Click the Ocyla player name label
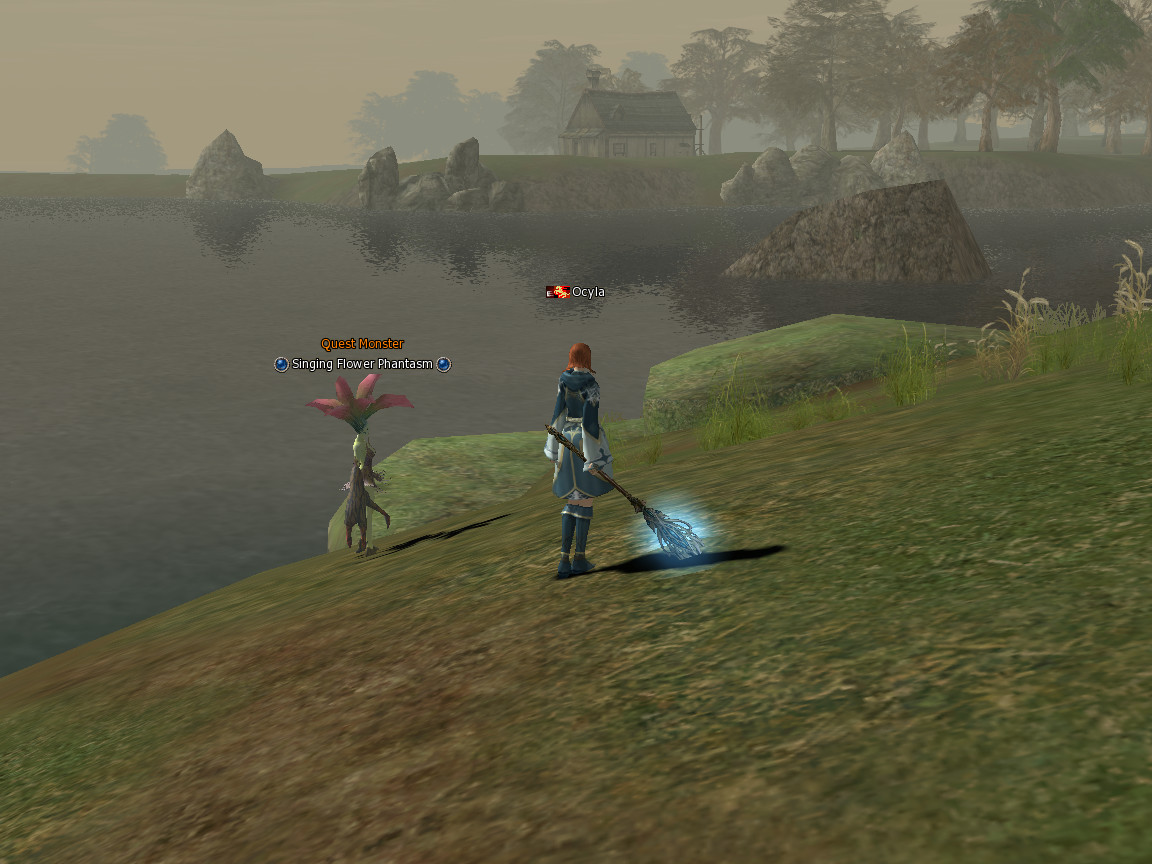Viewport: 1152px width, 864px height. (587, 292)
